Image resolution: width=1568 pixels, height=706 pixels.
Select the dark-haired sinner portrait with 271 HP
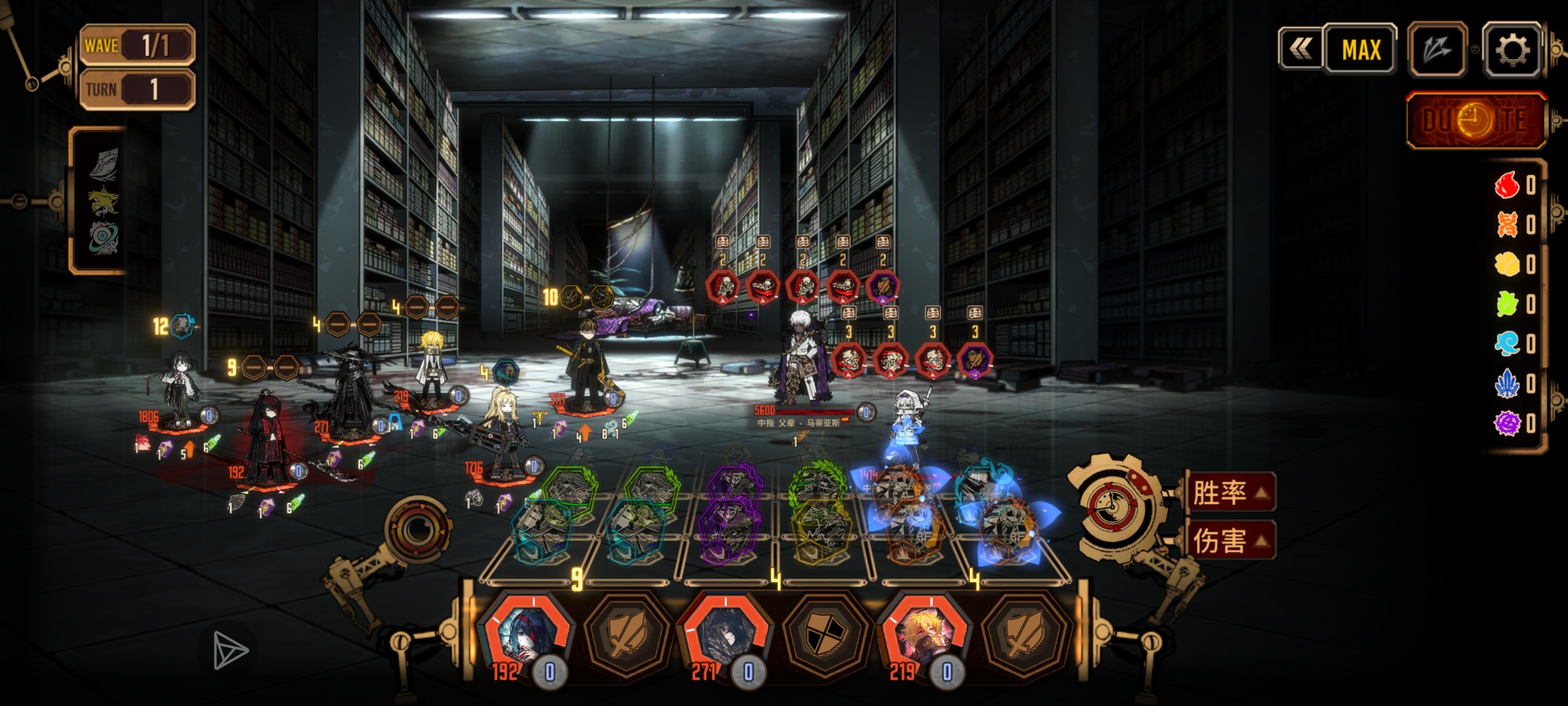(724, 636)
